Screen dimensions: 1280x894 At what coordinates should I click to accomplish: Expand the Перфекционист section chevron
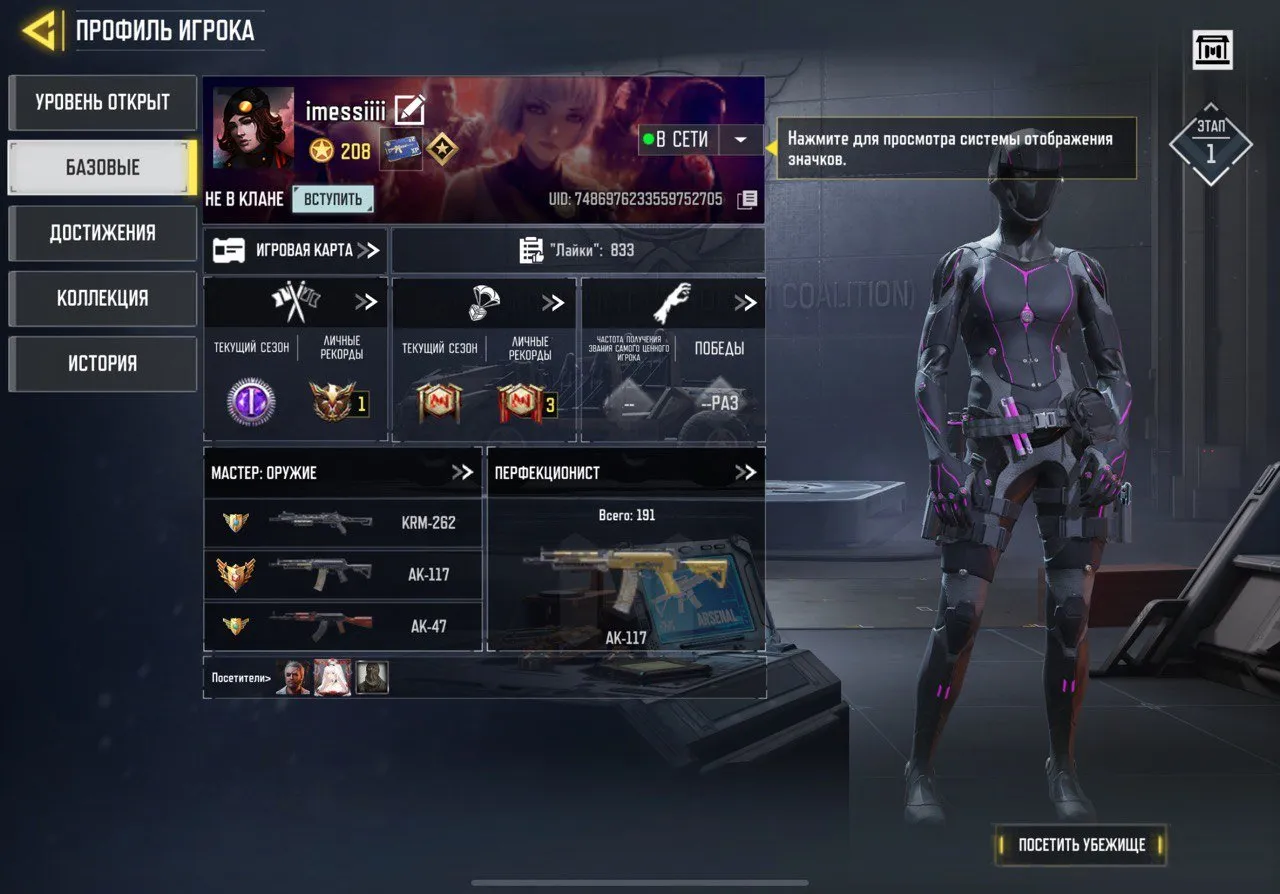click(744, 472)
